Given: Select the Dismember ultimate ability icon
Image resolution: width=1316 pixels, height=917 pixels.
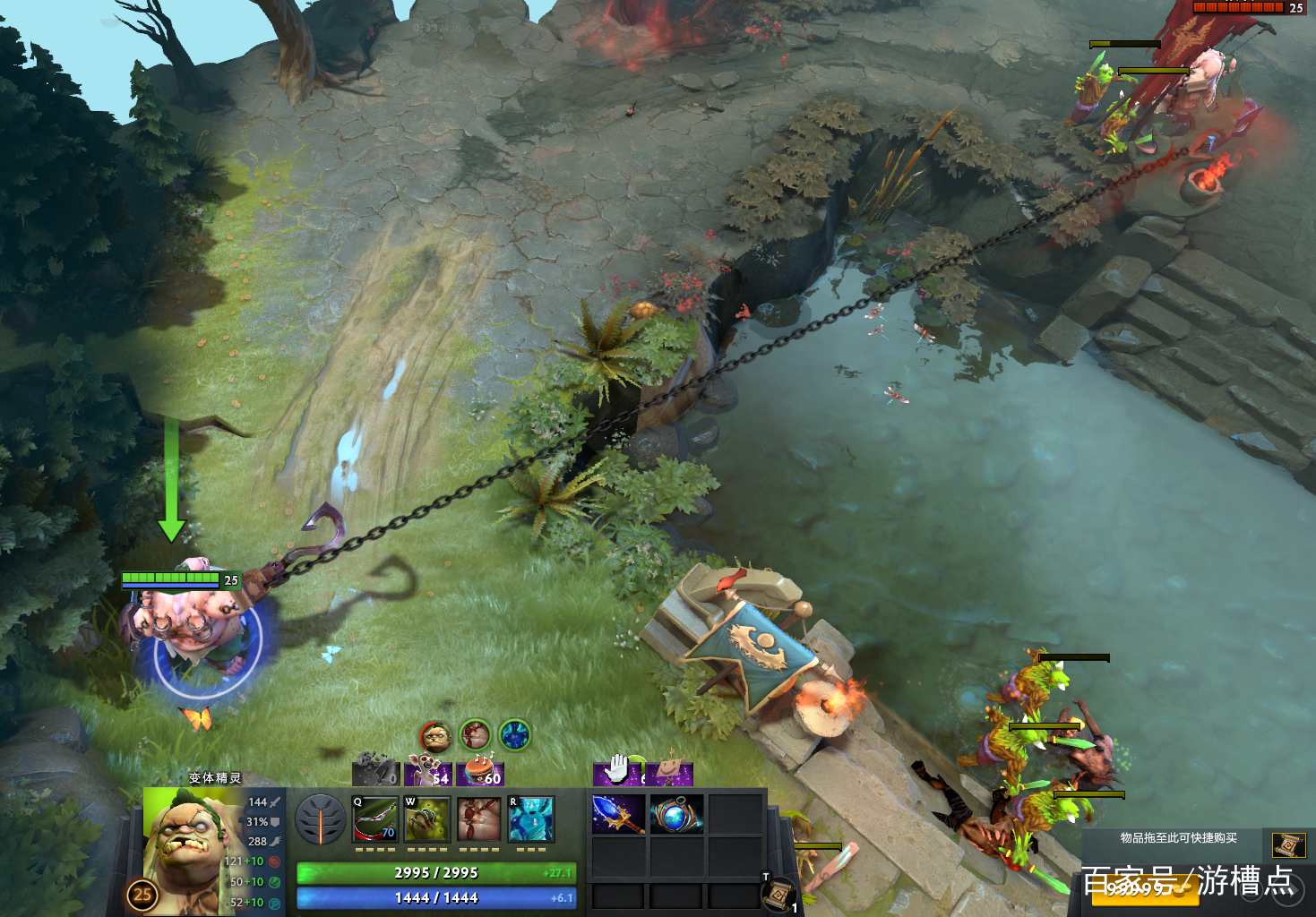Looking at the screenshot, I should 529,819.
